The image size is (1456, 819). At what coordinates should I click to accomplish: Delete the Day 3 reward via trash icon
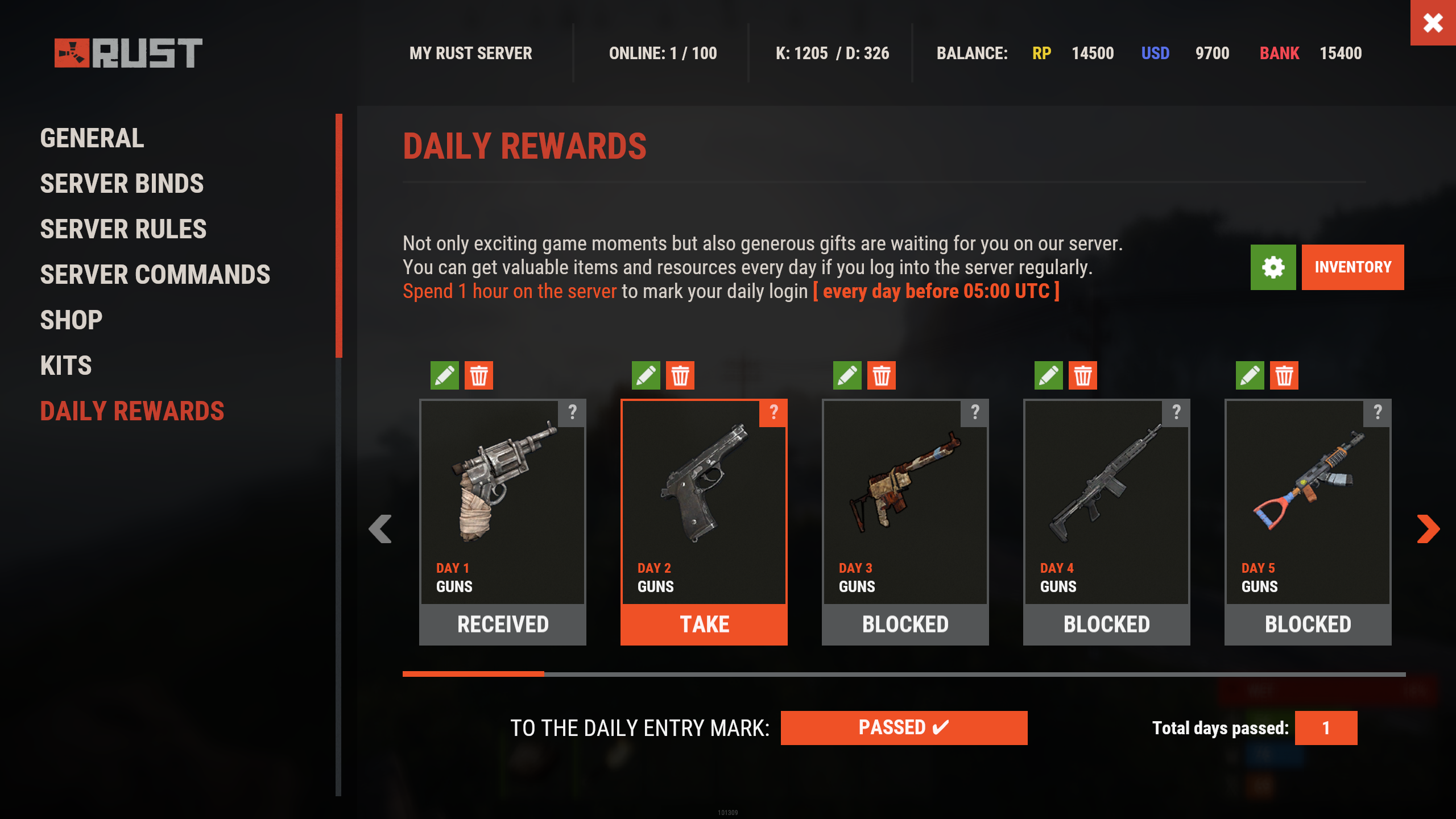882,375
